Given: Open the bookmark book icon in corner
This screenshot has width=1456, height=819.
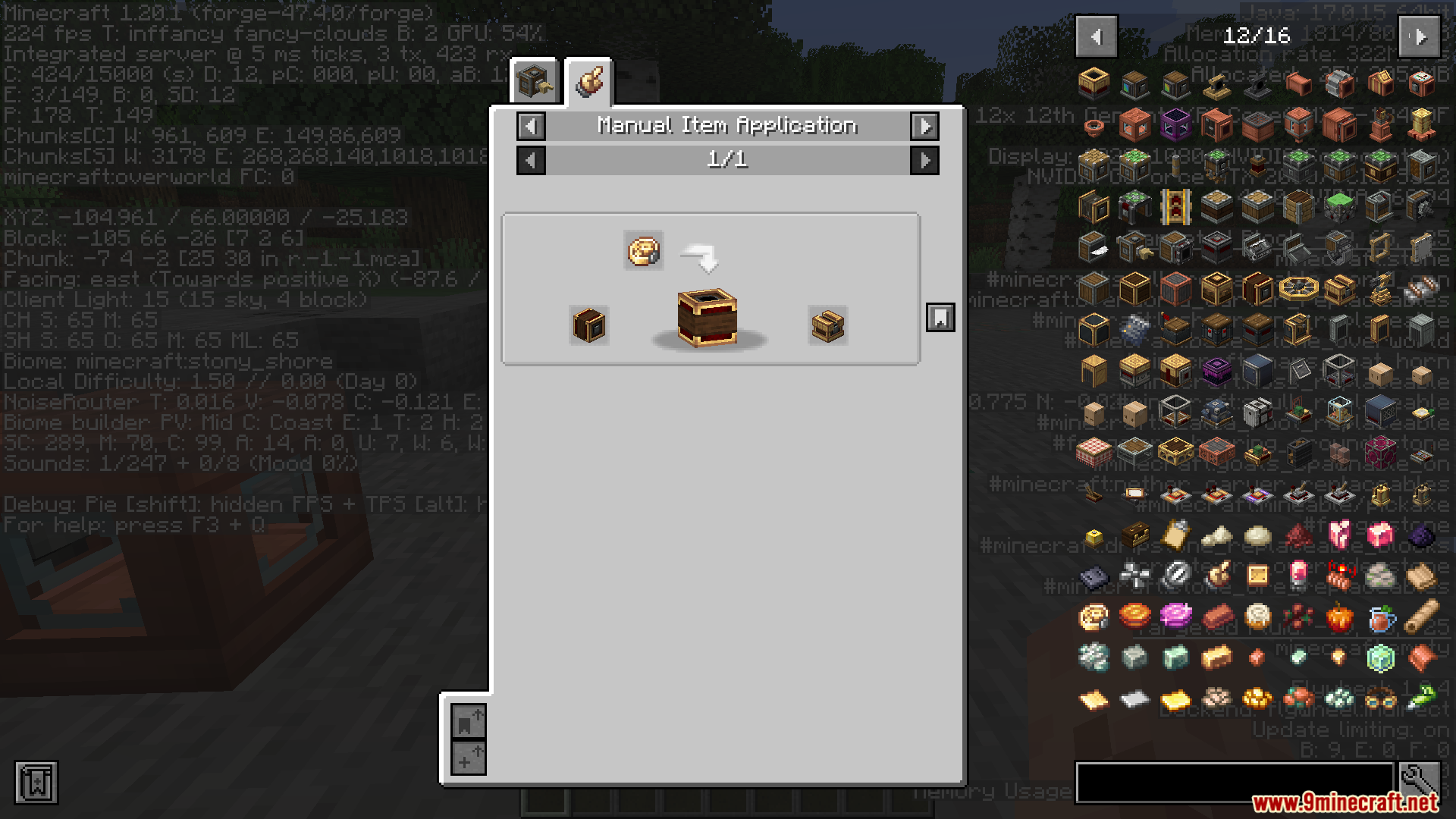Looking at the screenshot, I should click(36, 782).
